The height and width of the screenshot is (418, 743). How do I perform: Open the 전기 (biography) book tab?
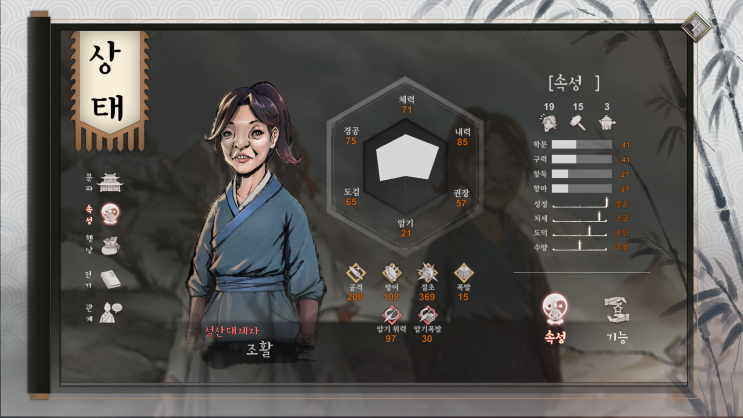111,279
